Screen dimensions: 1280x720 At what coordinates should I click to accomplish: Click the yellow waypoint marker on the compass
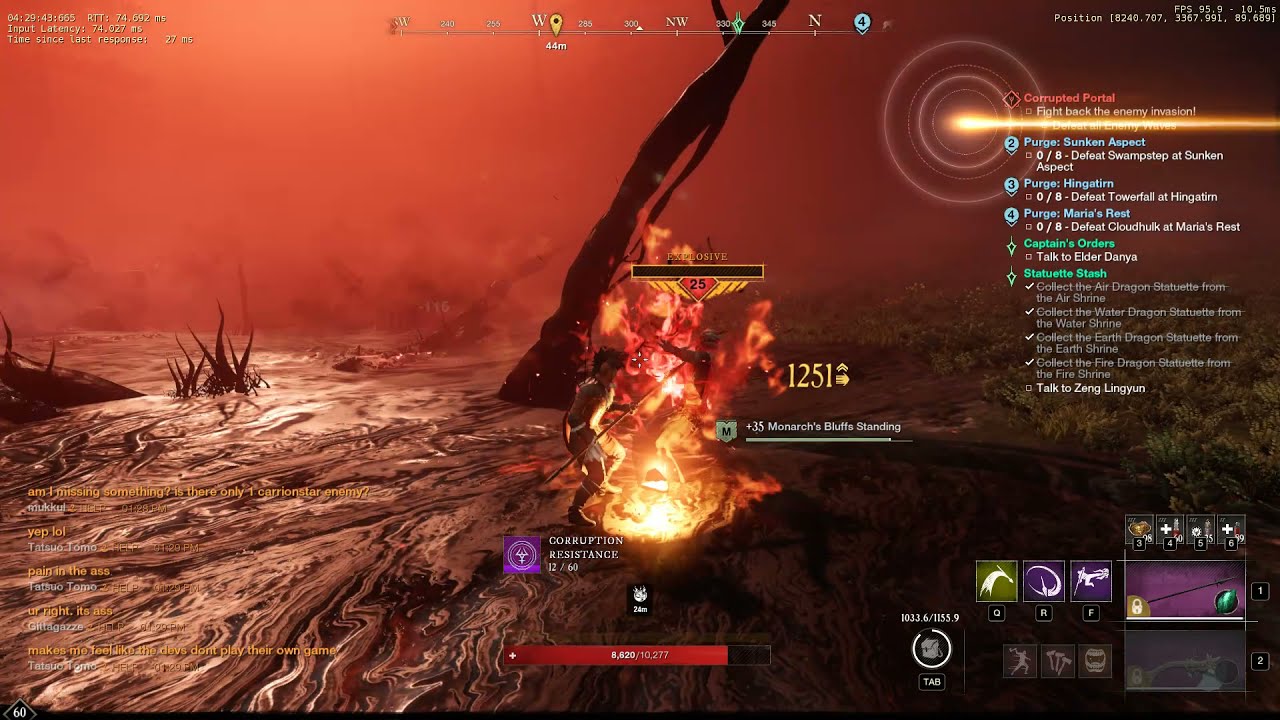(556, 22)
